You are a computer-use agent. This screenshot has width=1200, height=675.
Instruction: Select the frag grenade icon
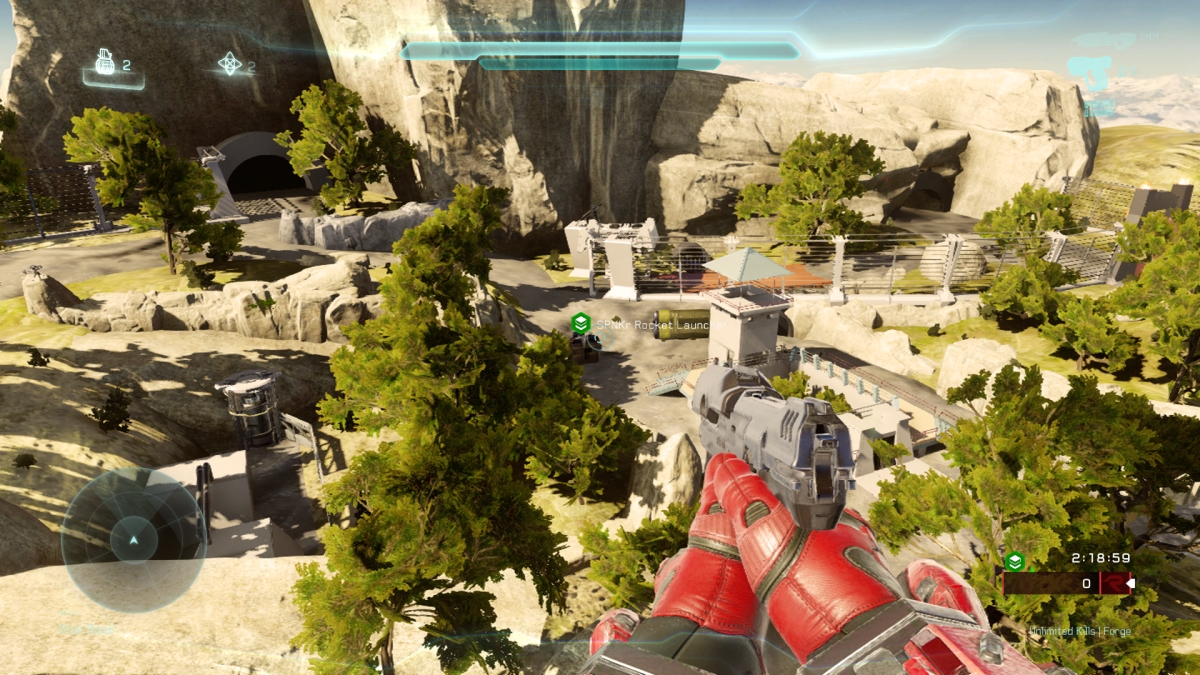pyautogui.click(x=105, y=63)
